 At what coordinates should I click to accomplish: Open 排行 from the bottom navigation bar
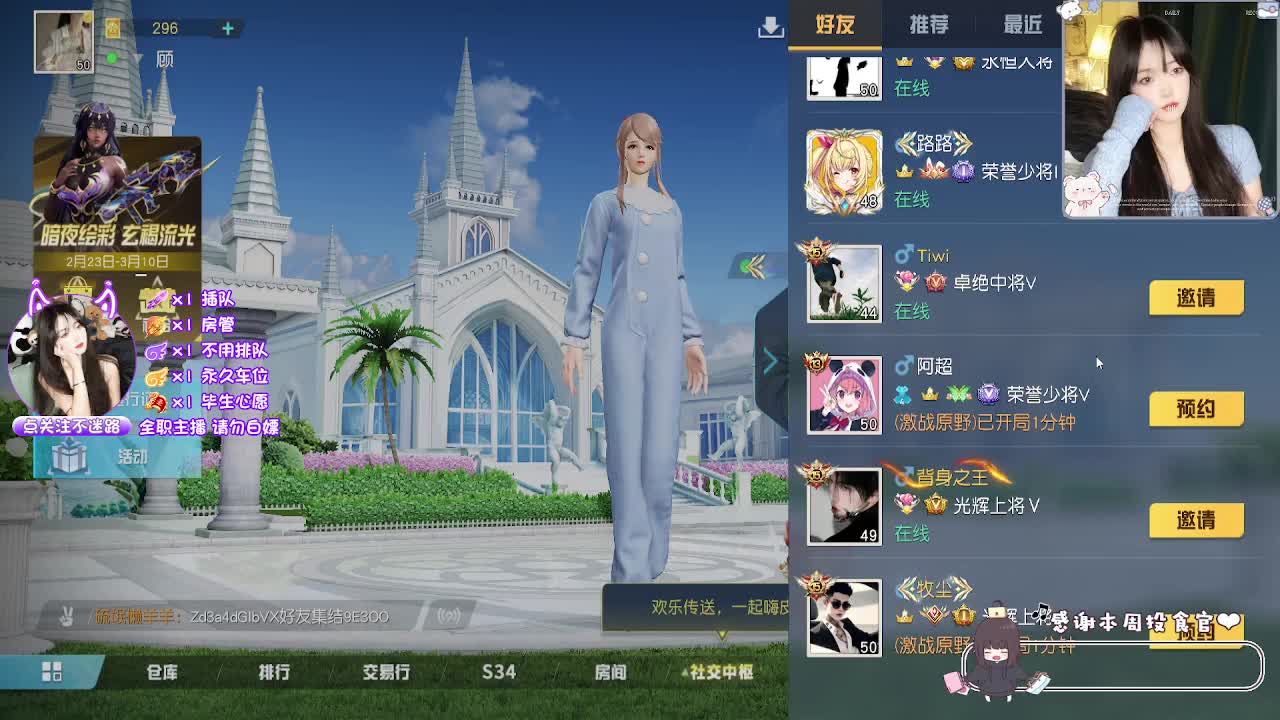coord(275,673)
